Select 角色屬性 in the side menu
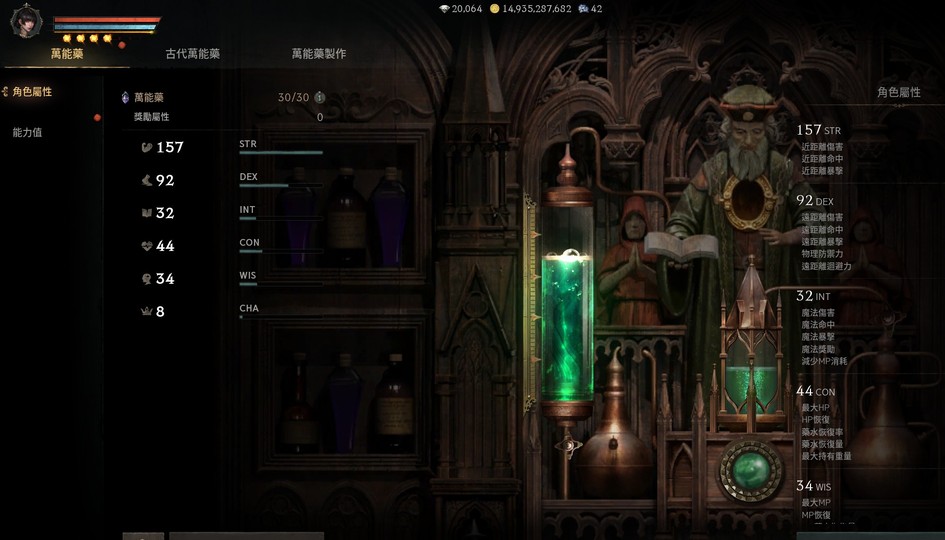The image size is (945, 540). point(31,92)
